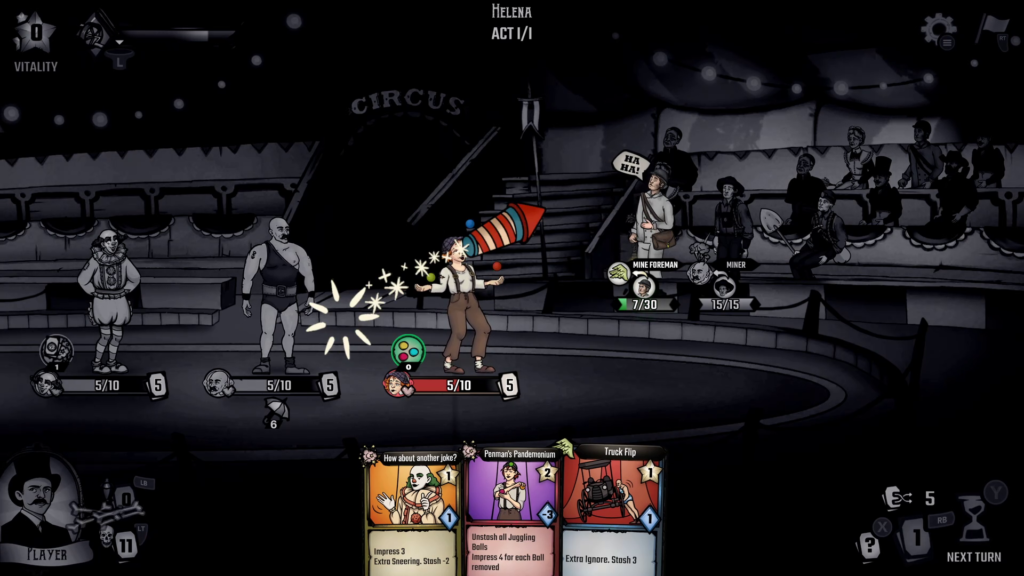Choose the Truck Flip card

coord(611,512)
